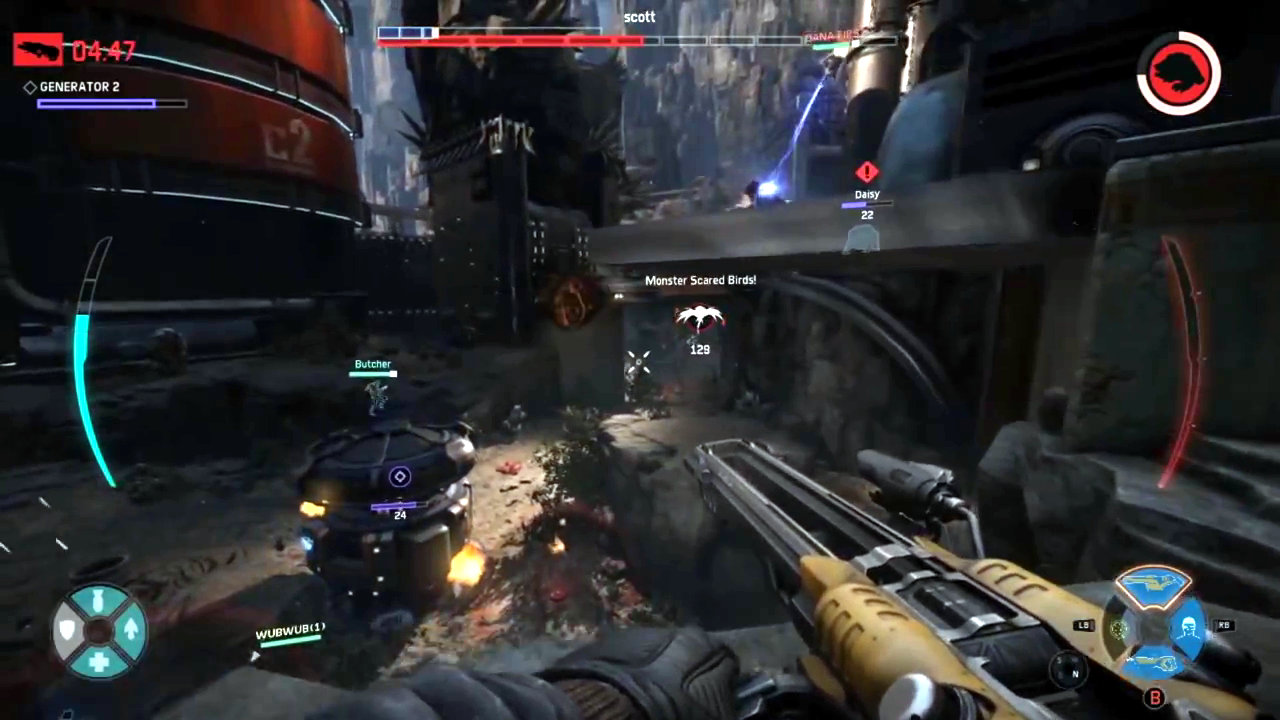Click the red monster icon beside the timer
1280x720 pixels.
(x=37, y=49)
